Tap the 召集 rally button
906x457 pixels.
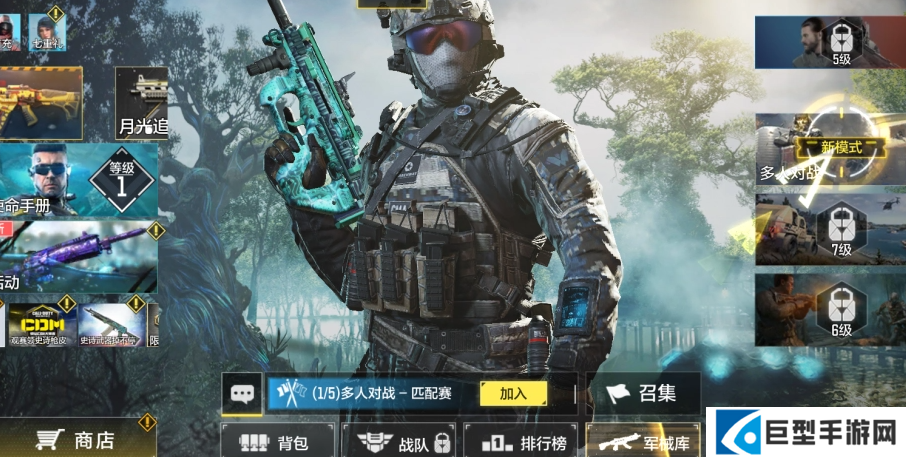643,393
